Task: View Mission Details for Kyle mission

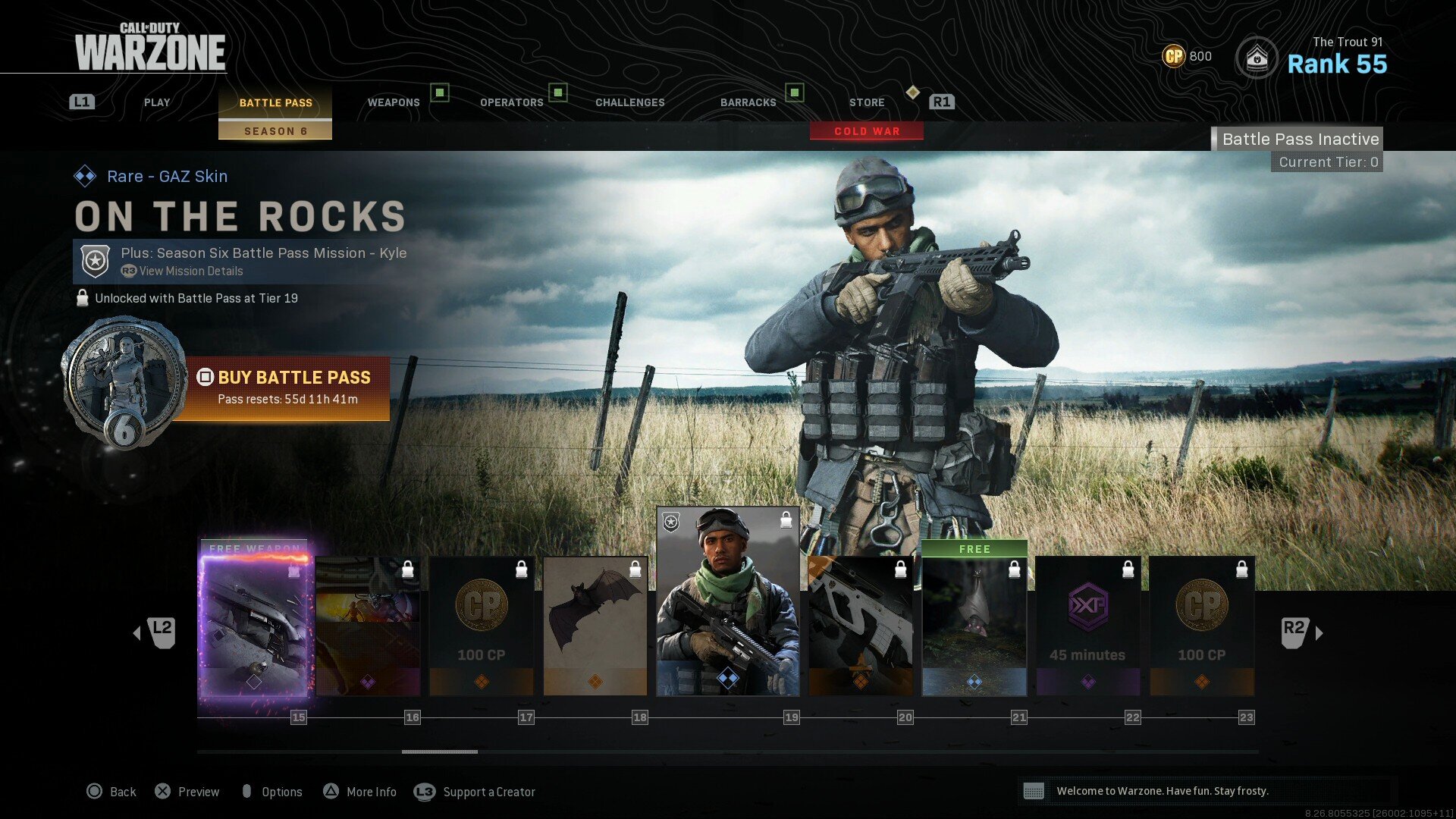Action: (190, 271)
